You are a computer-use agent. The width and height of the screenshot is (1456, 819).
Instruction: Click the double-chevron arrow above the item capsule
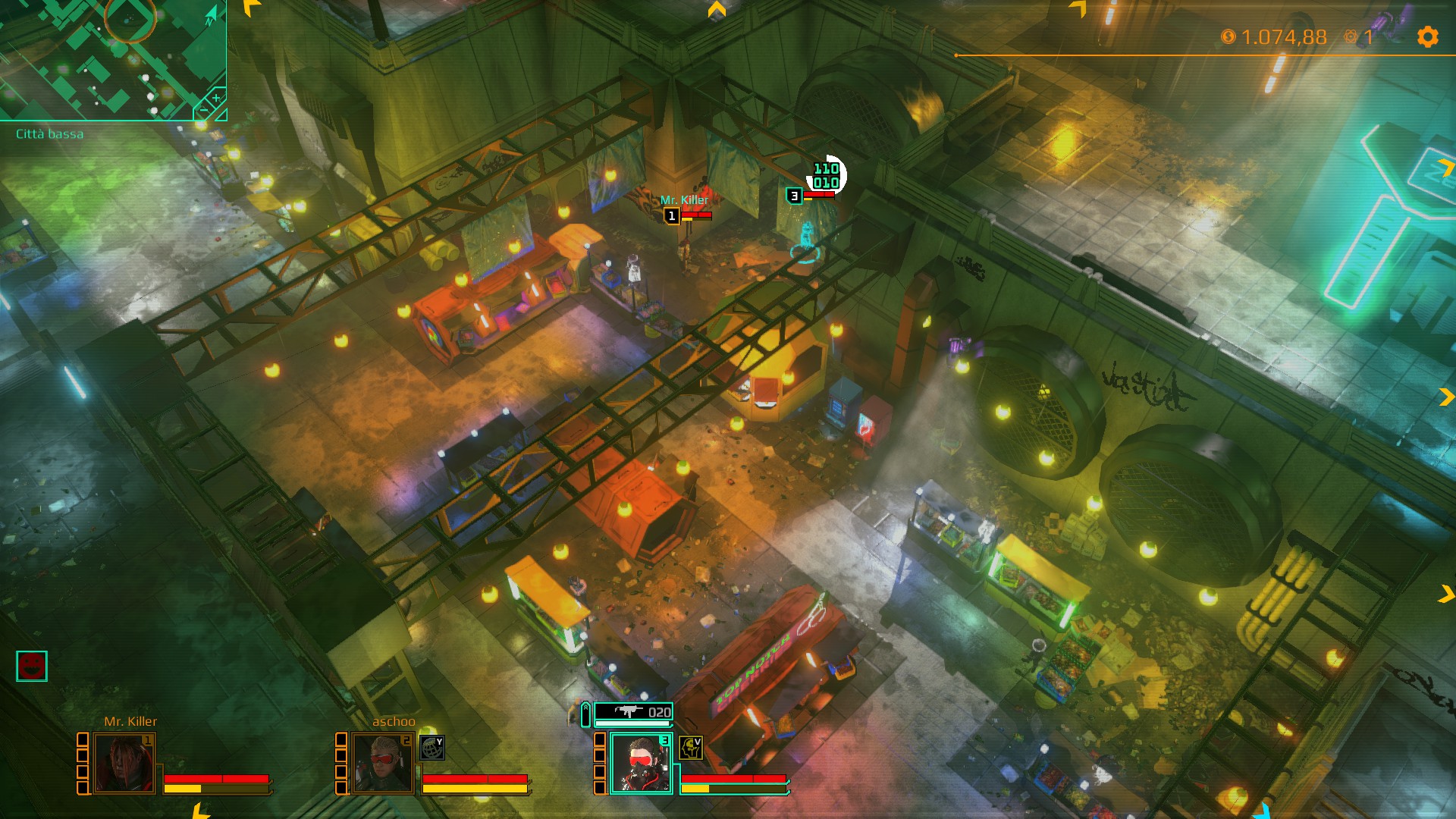586,706
